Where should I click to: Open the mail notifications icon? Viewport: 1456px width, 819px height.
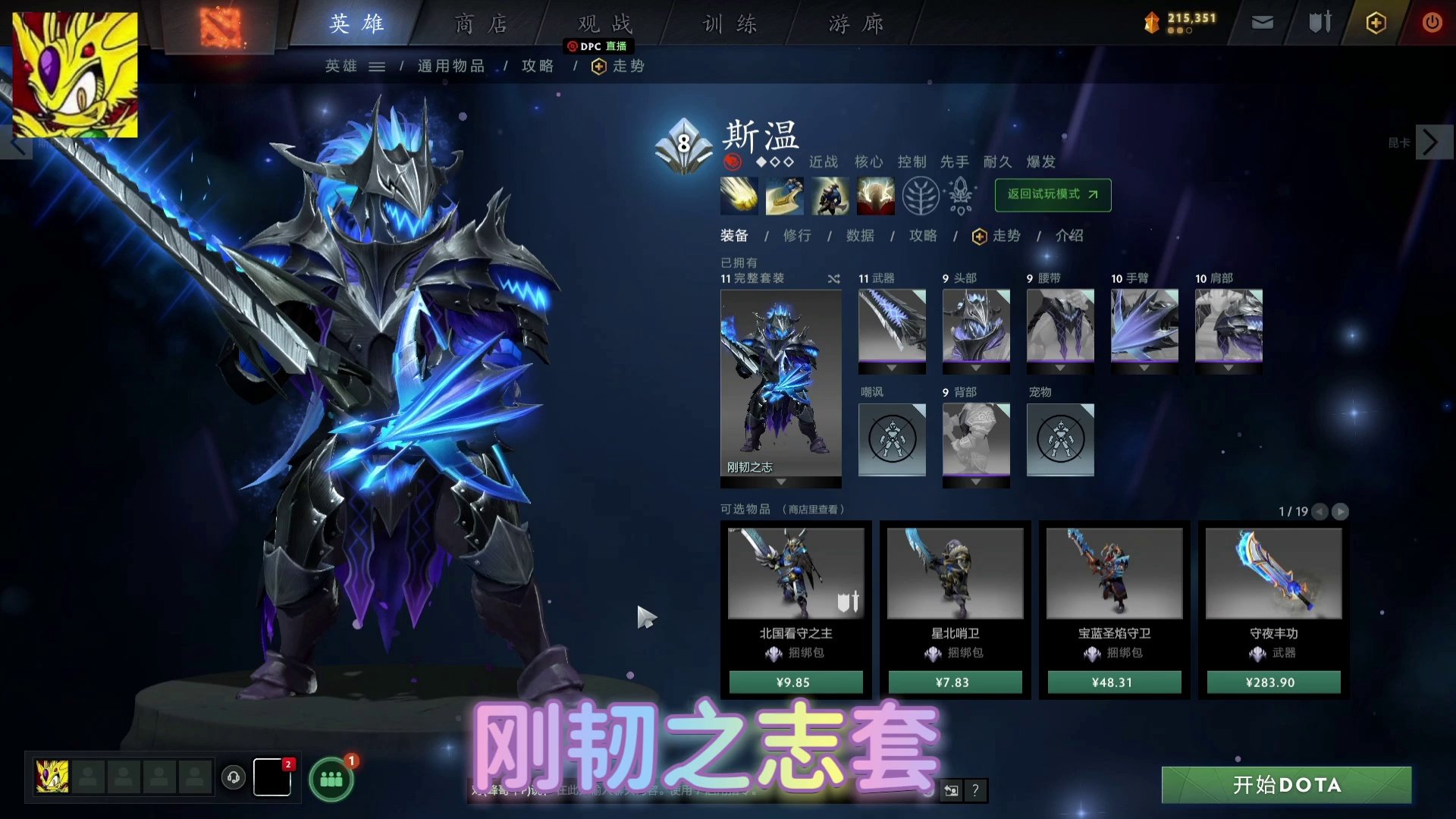(x=1262, y=23)
